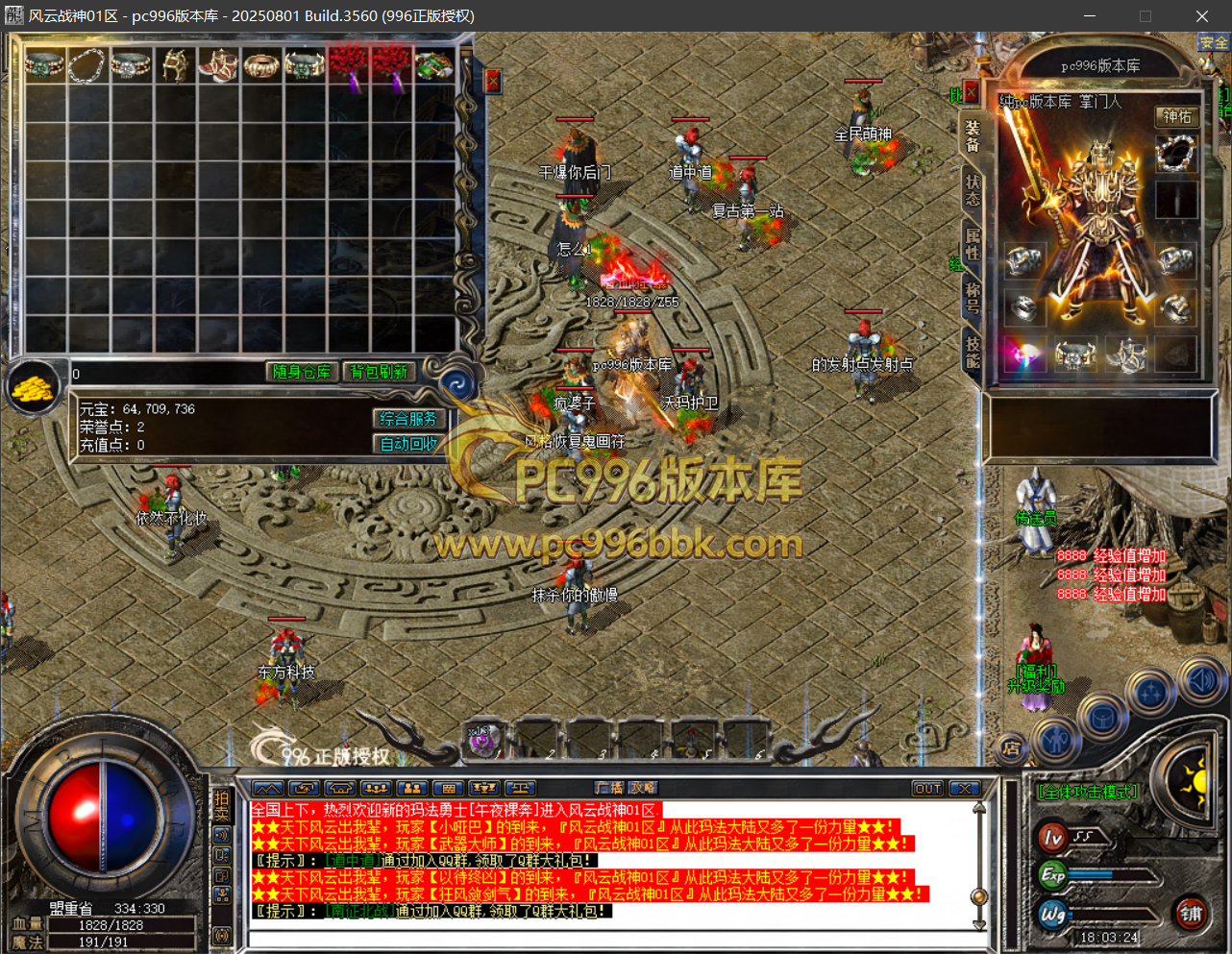The height and width of the screenshot is (954, 1232).
Task: Click the 神佑 button on character panel
Action: [x=1177, y=116]
